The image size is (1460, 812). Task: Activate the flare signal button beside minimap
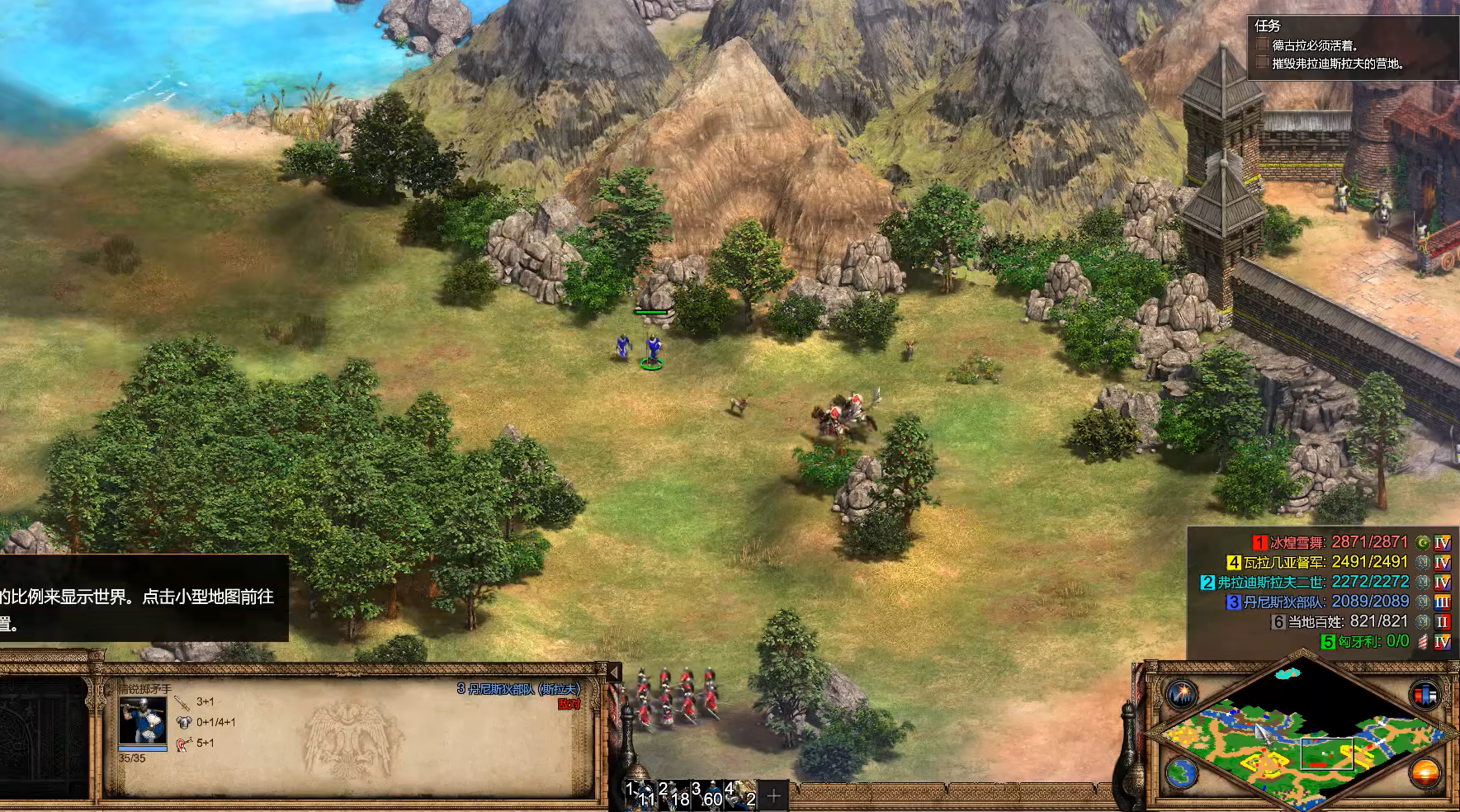[1181, 694]
